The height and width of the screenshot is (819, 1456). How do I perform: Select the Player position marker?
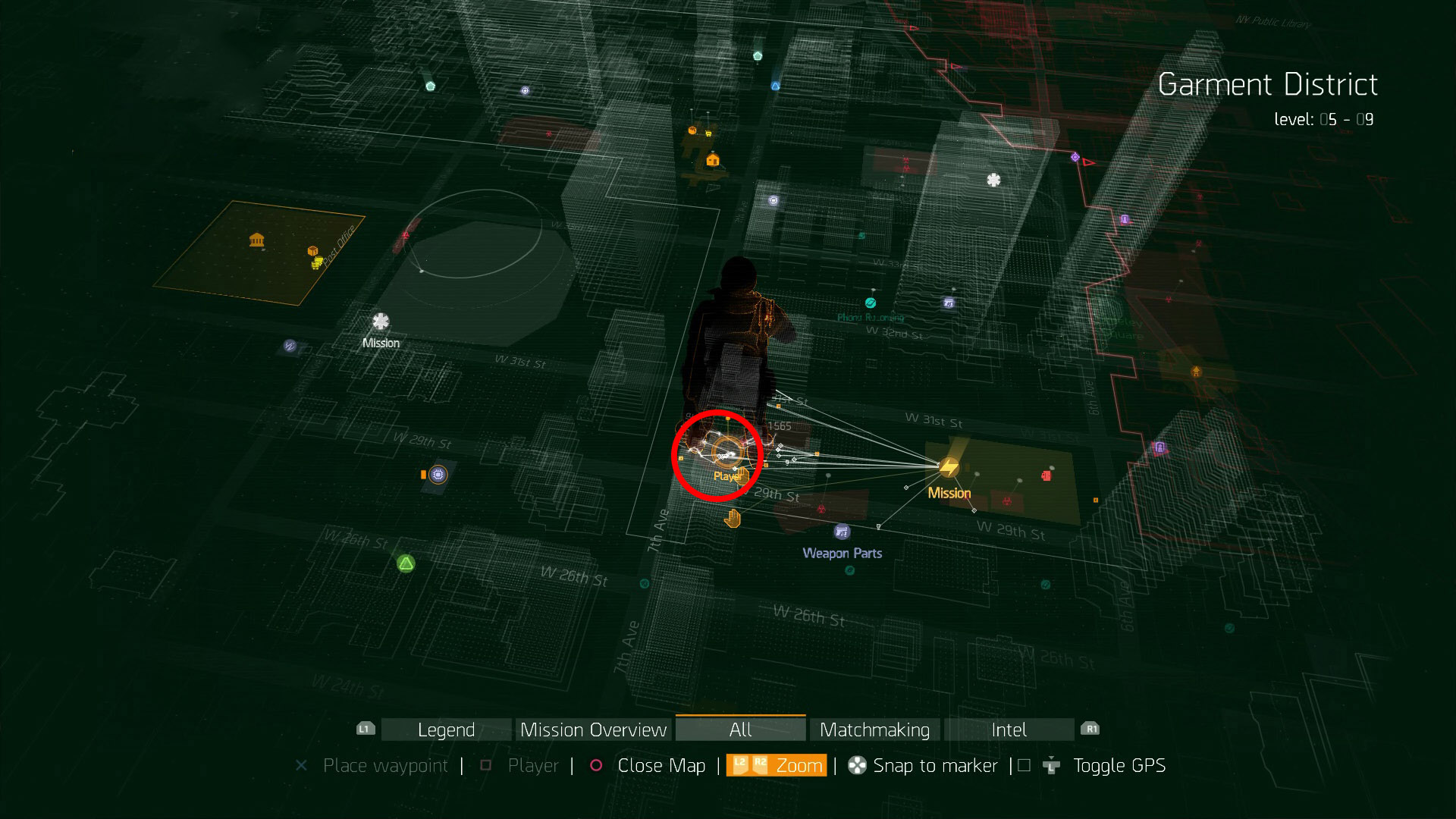[x=726, y=452]
